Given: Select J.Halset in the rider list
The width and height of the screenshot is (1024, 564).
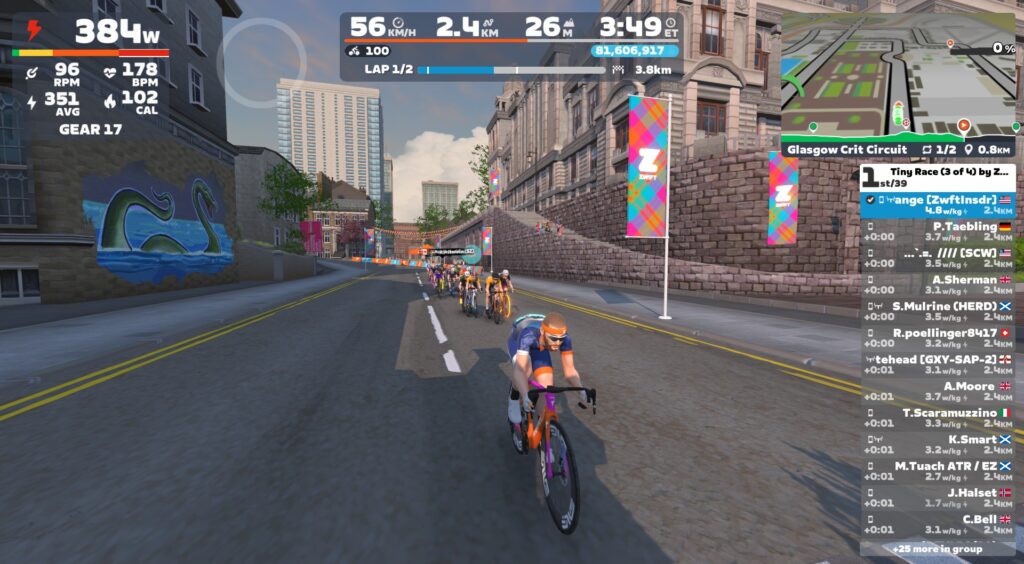Looking at the screenshot, I should [938, 496].
